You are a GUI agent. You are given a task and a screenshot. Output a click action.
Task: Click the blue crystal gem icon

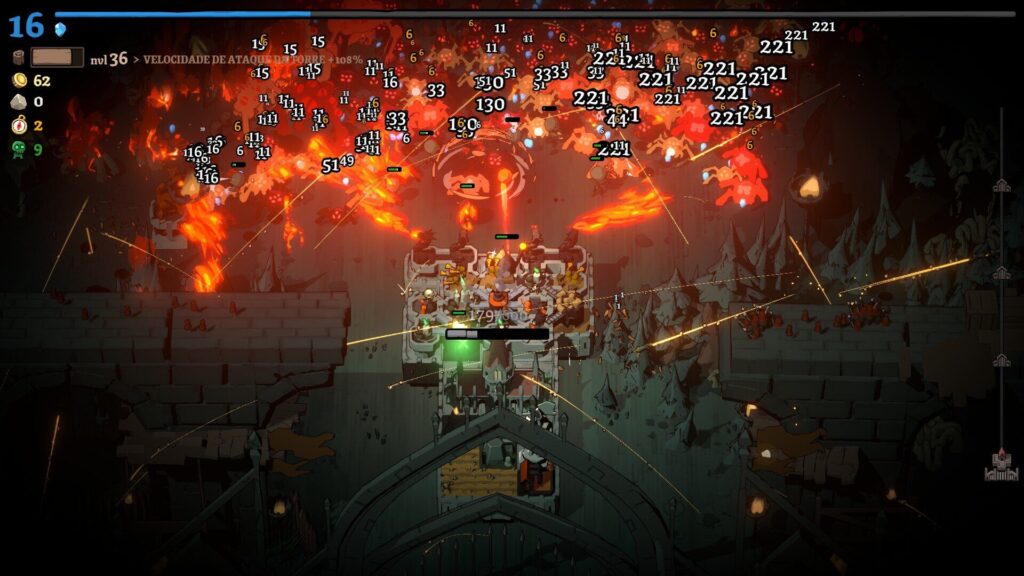pyautogui.click(x=60, y=28)
